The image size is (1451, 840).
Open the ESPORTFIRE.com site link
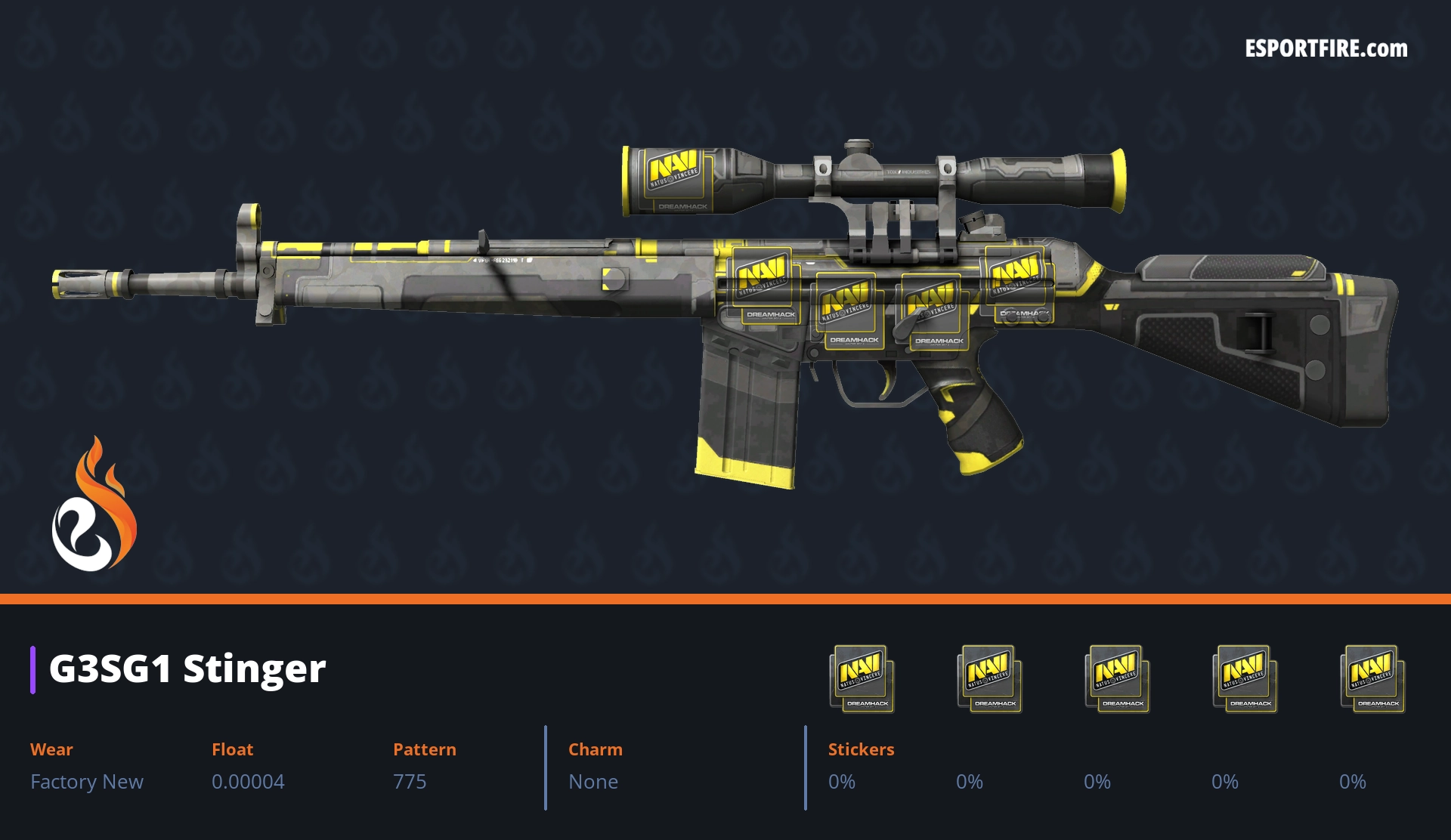pos(1326,49)
